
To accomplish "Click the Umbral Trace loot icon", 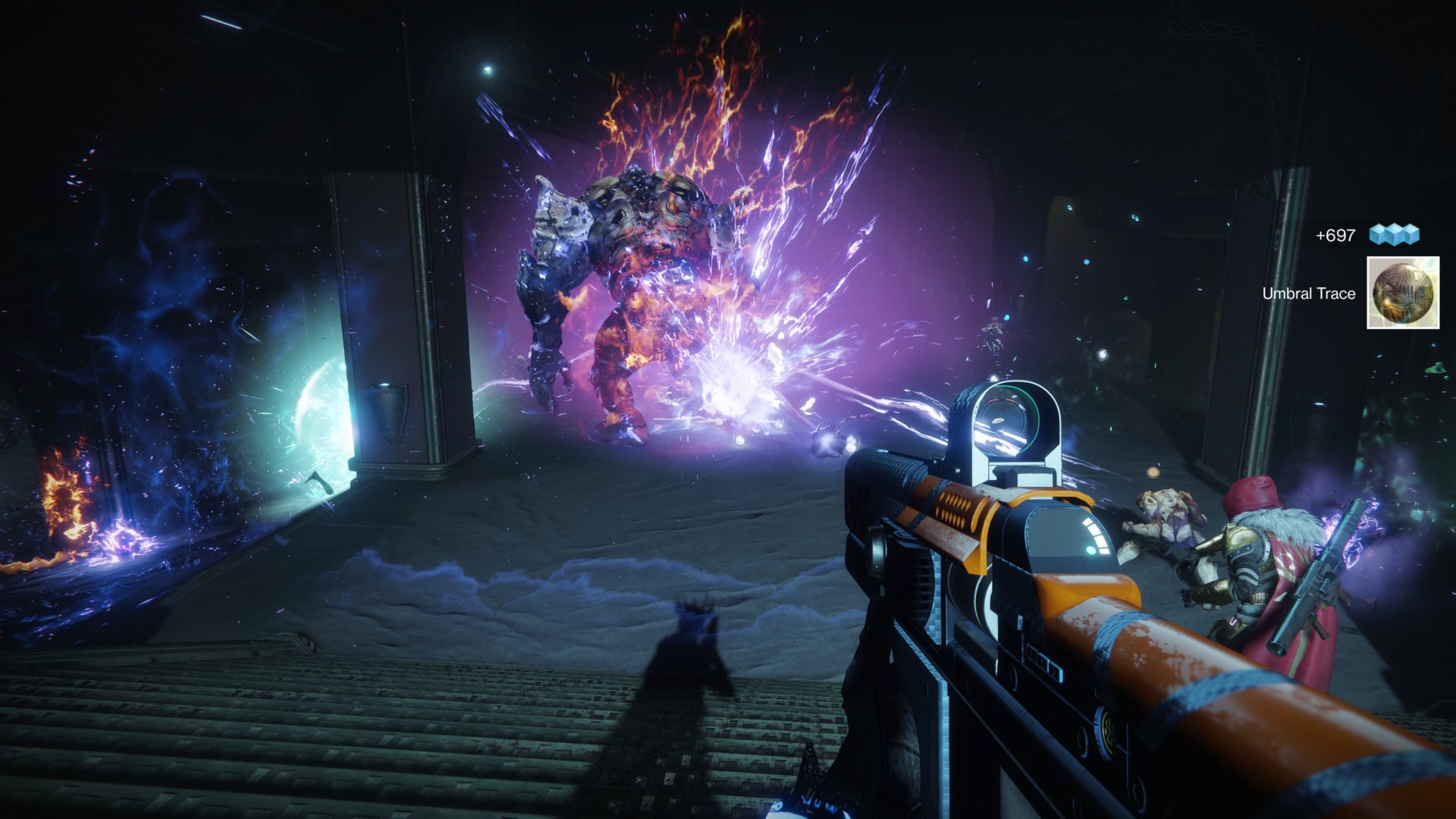I will (x=1402, y=293).
